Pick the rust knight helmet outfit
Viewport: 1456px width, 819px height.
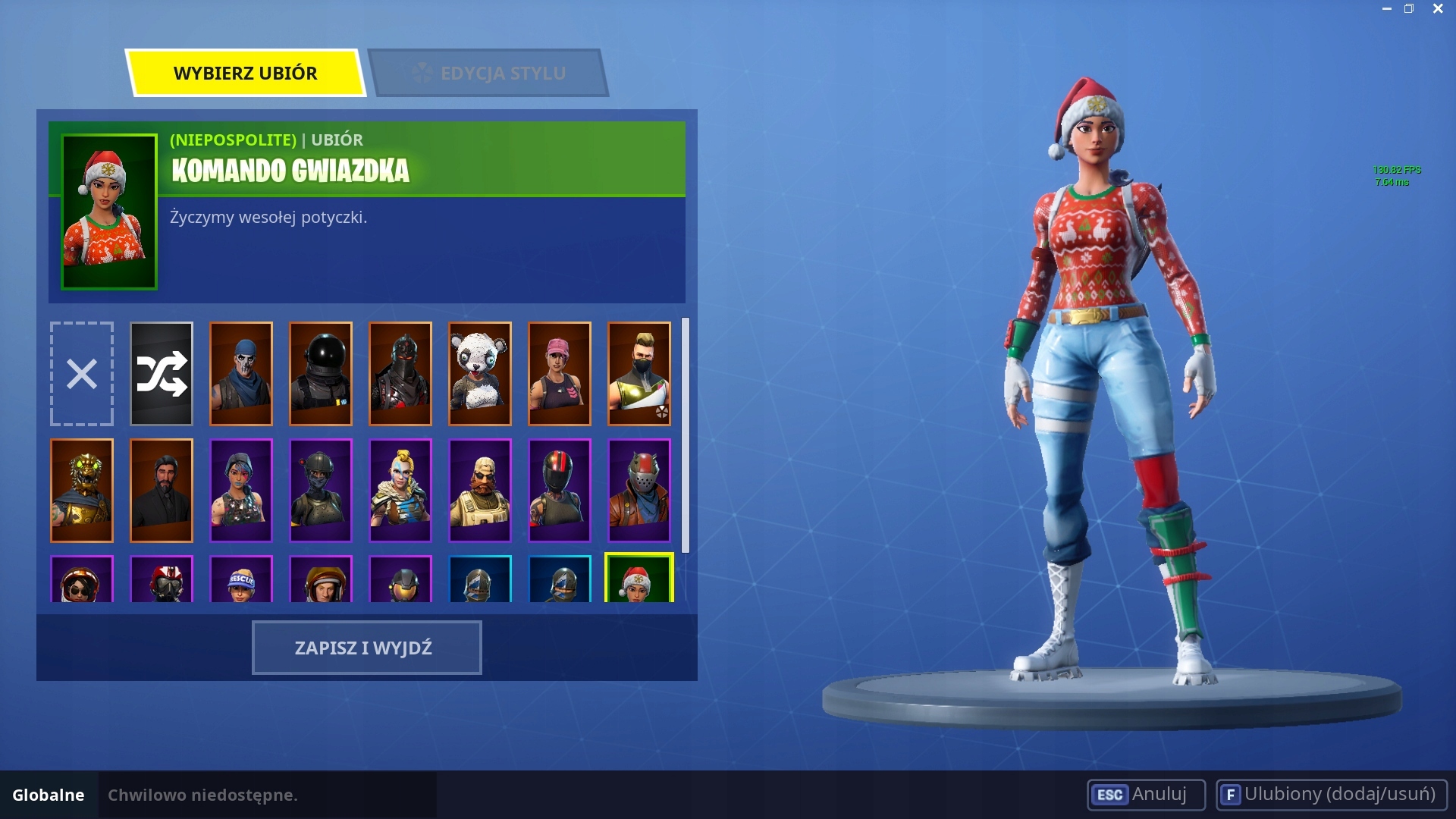coord(639,491)
